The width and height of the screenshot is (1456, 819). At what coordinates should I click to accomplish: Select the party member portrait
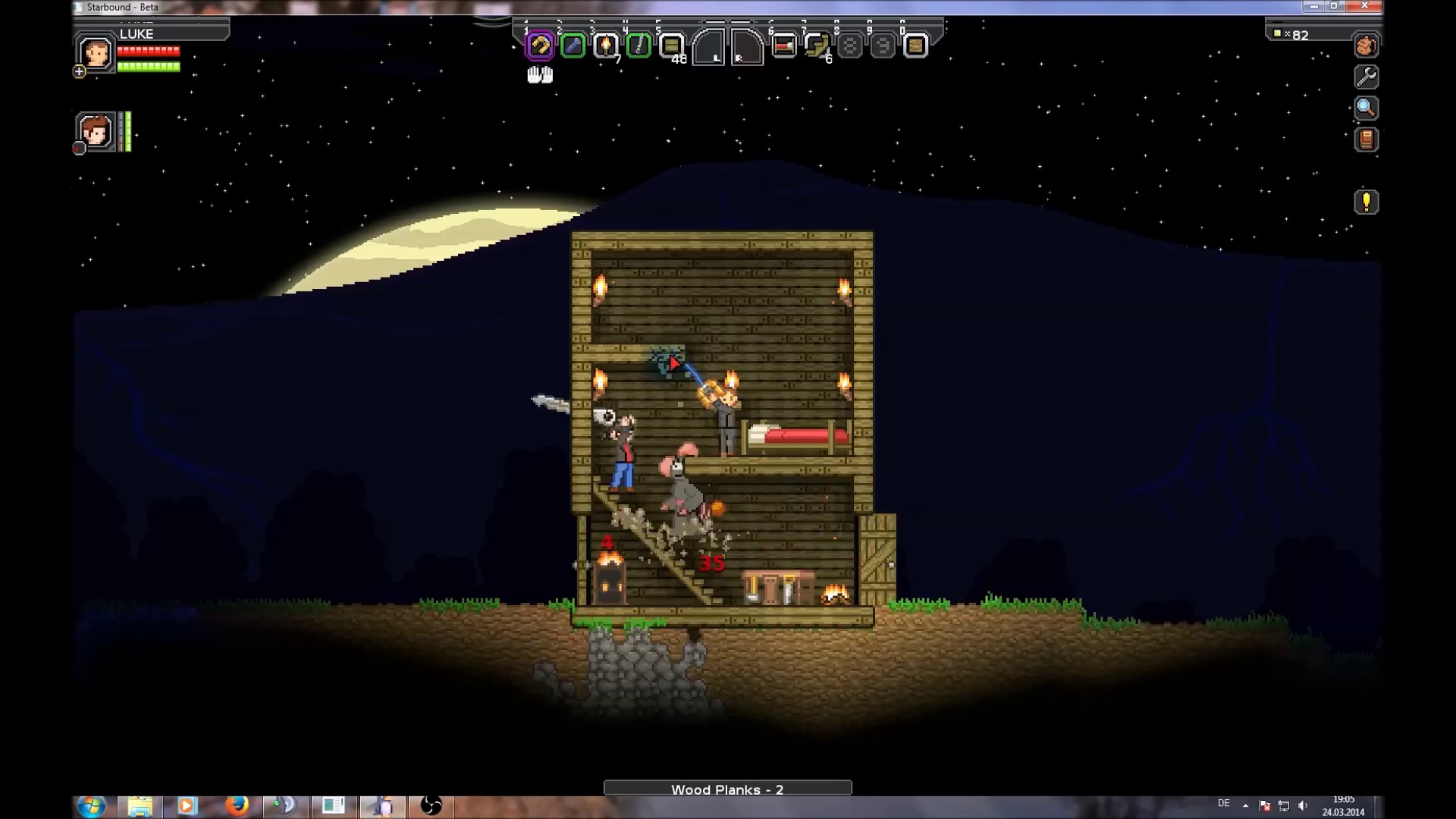click(x=96, y=132)
